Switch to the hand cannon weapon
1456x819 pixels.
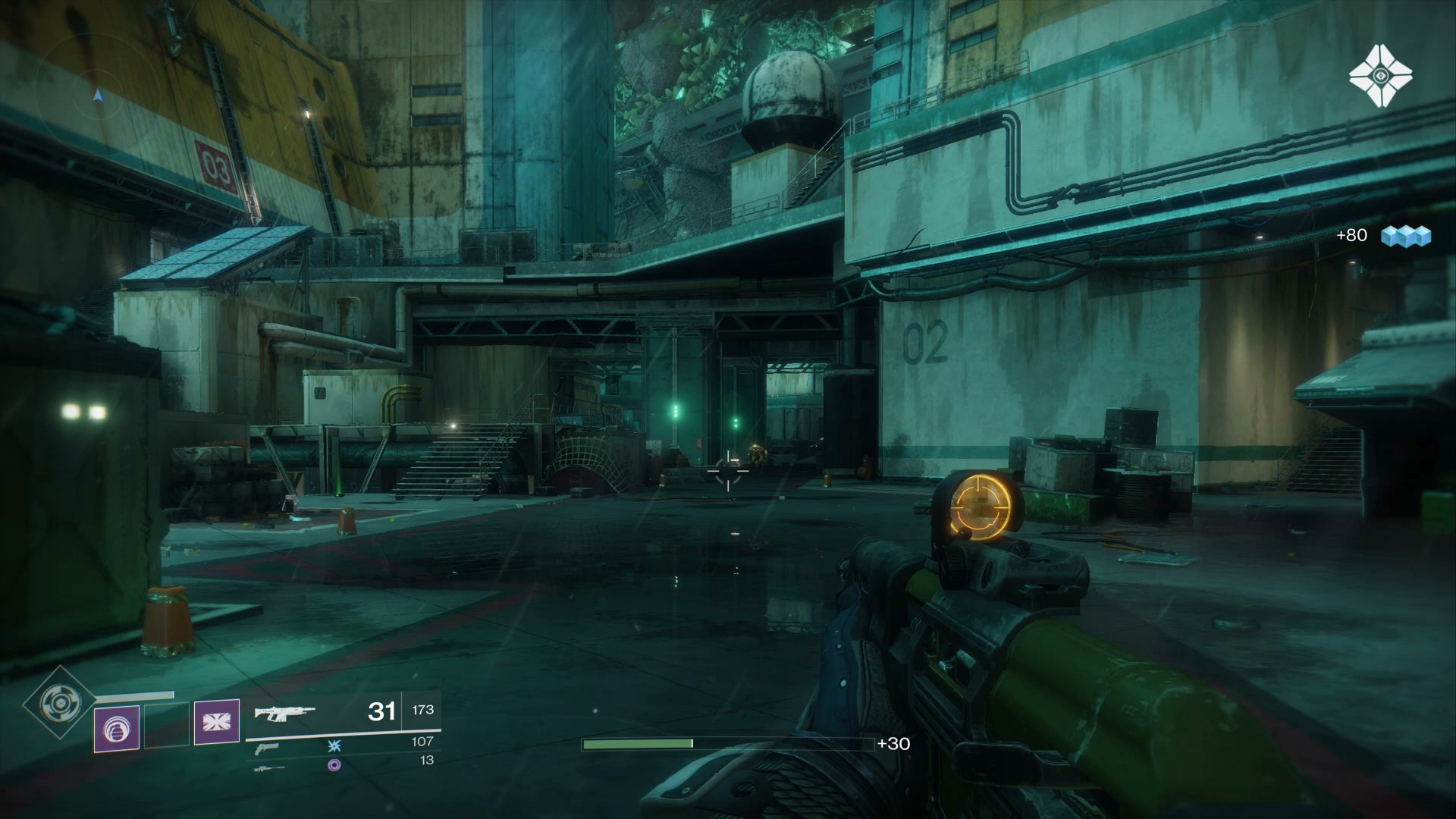[x=267, y=748]
